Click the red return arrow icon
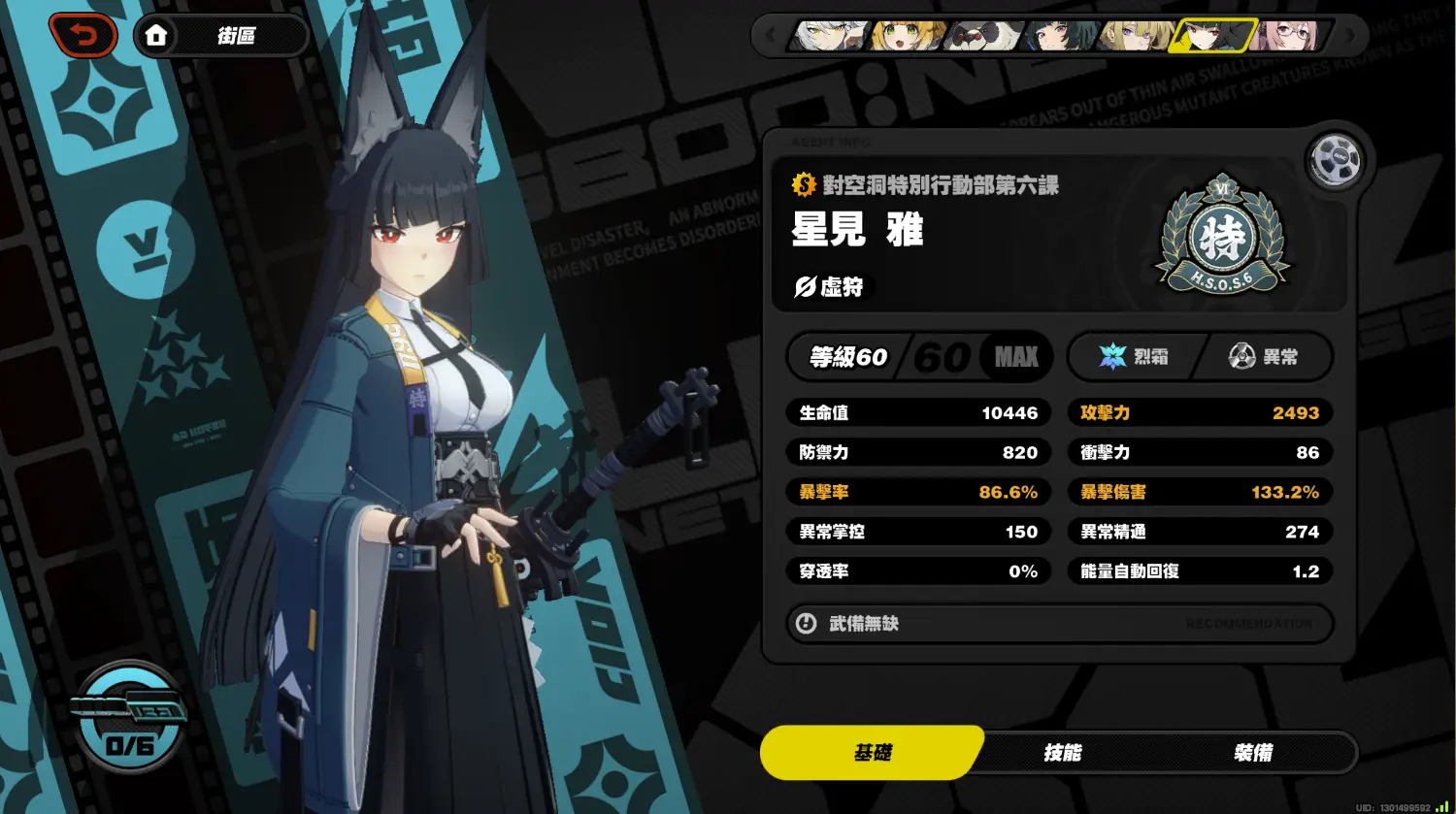The width and height of the screenshot is (1456, 814). tap(83, 34)
